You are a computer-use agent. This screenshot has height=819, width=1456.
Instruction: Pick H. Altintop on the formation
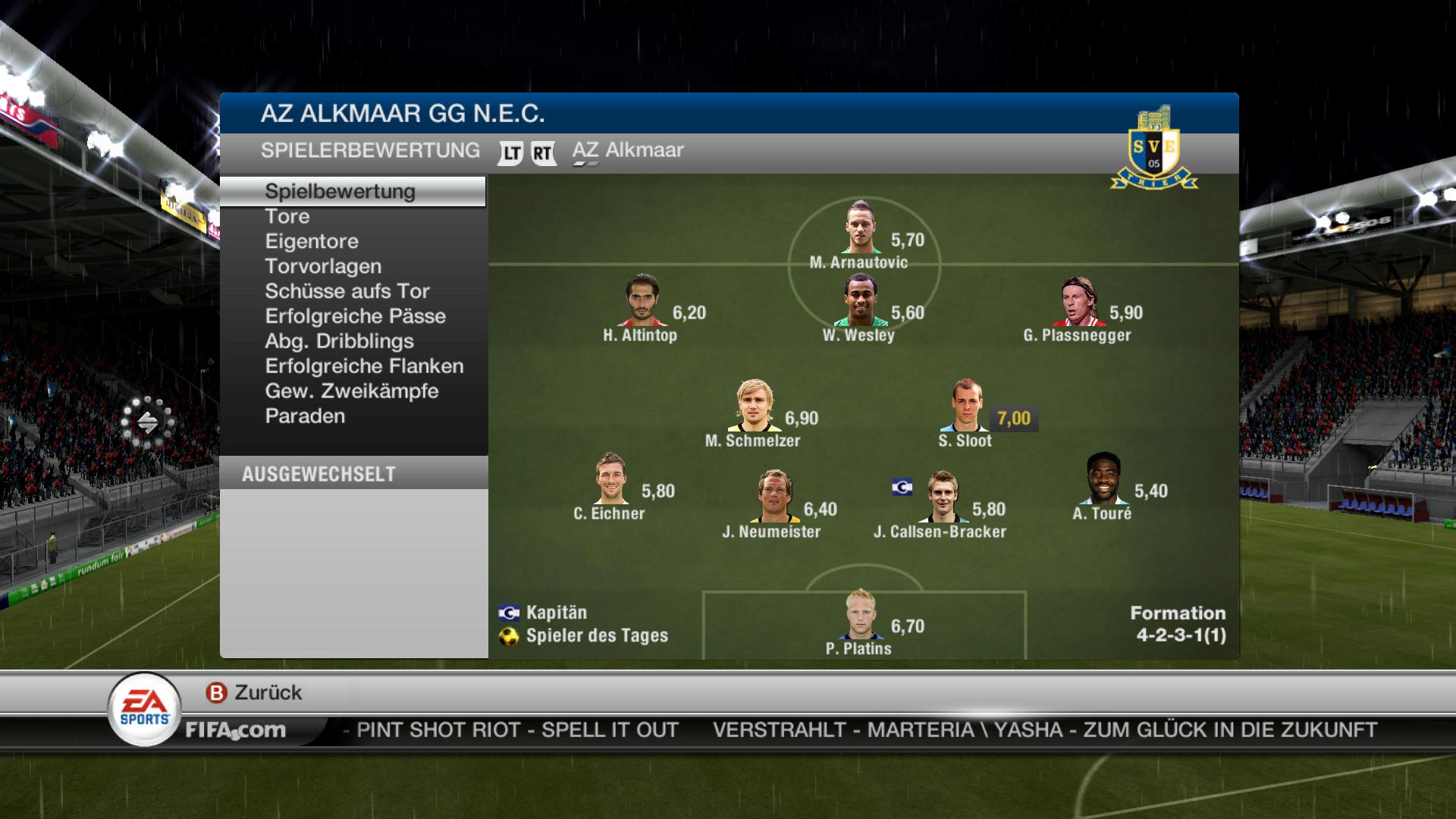642,300
